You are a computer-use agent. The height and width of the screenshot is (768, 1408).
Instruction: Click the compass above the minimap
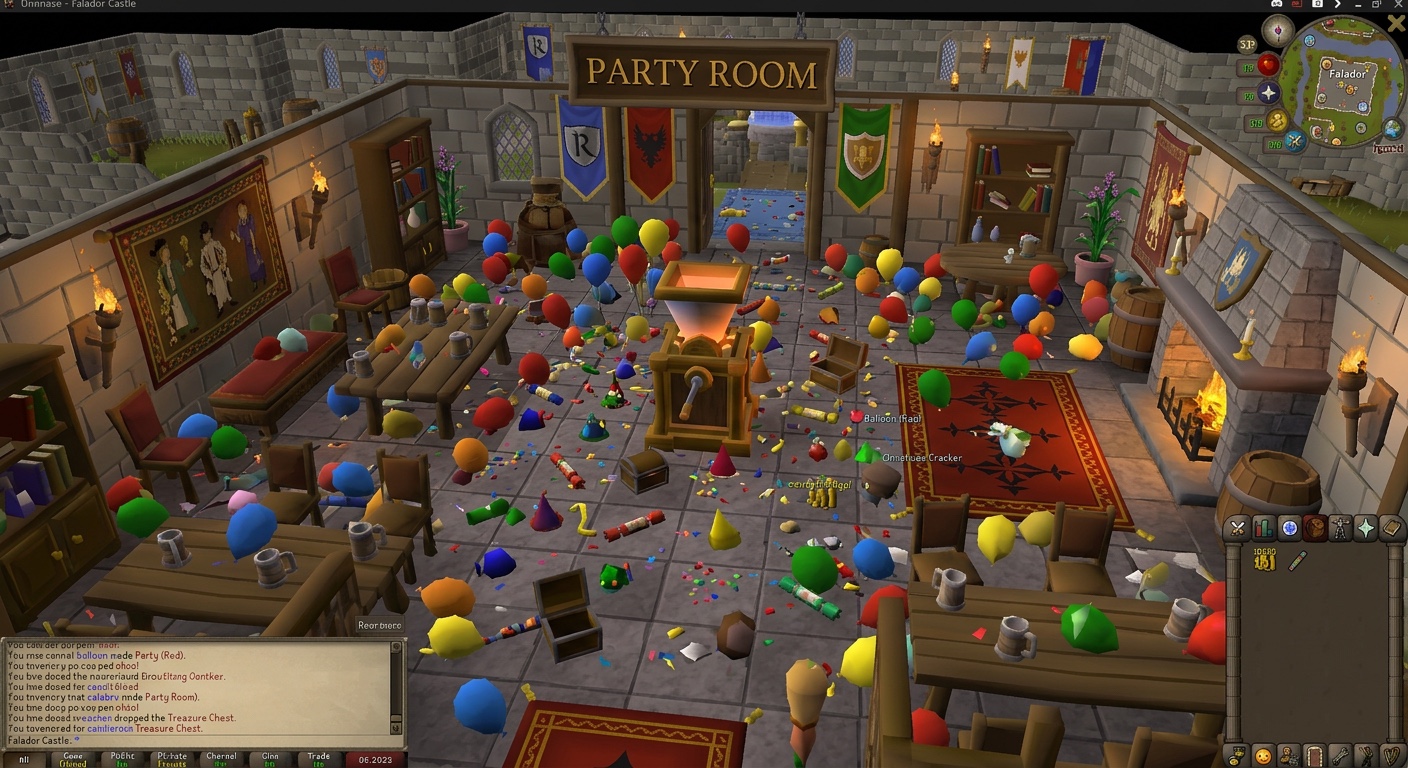point(1277,31)
